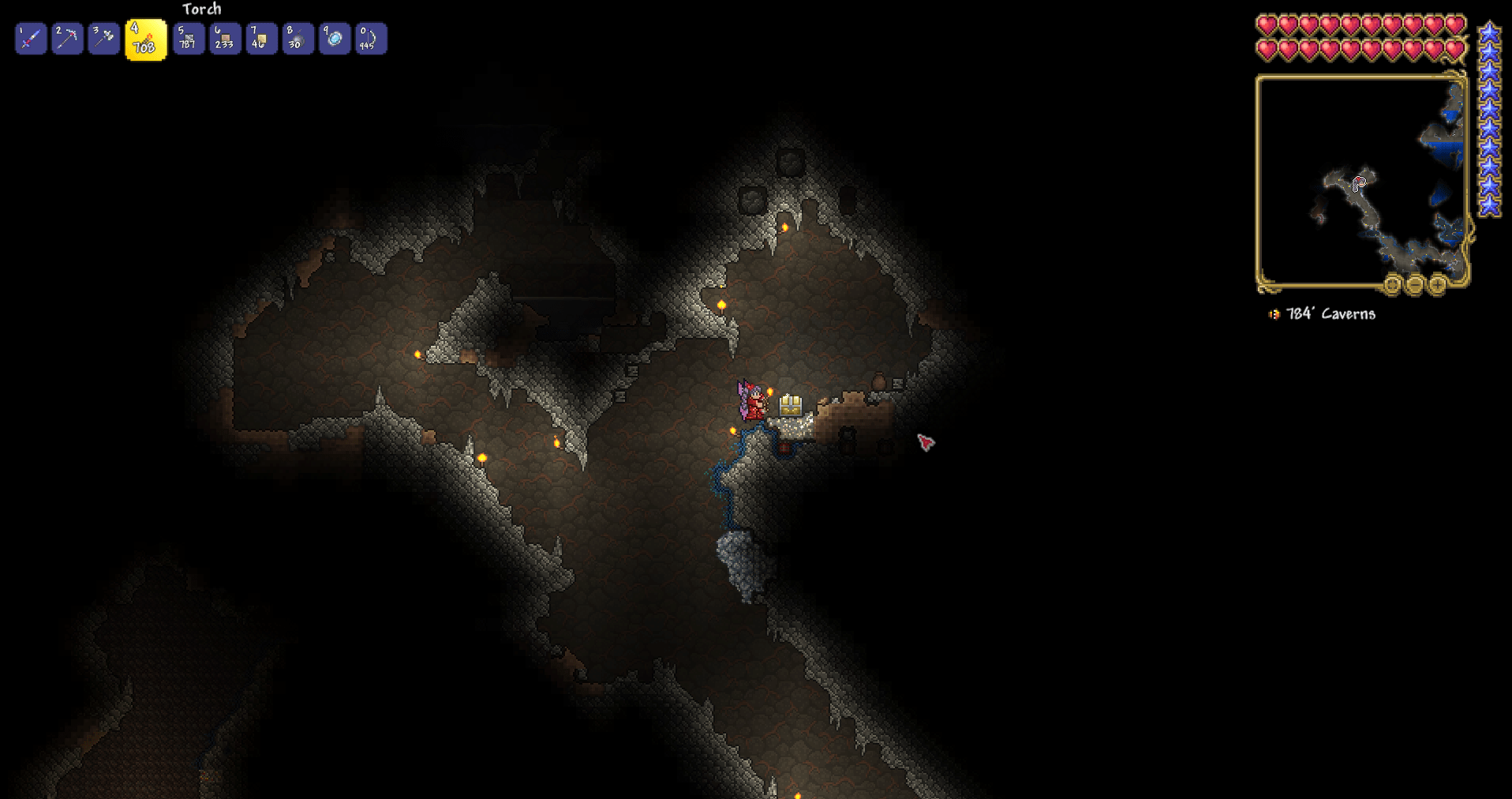Select the Torch stack in slot 4
The height and width of the screenshot is (799, 1512).
(x=145, y=38)
